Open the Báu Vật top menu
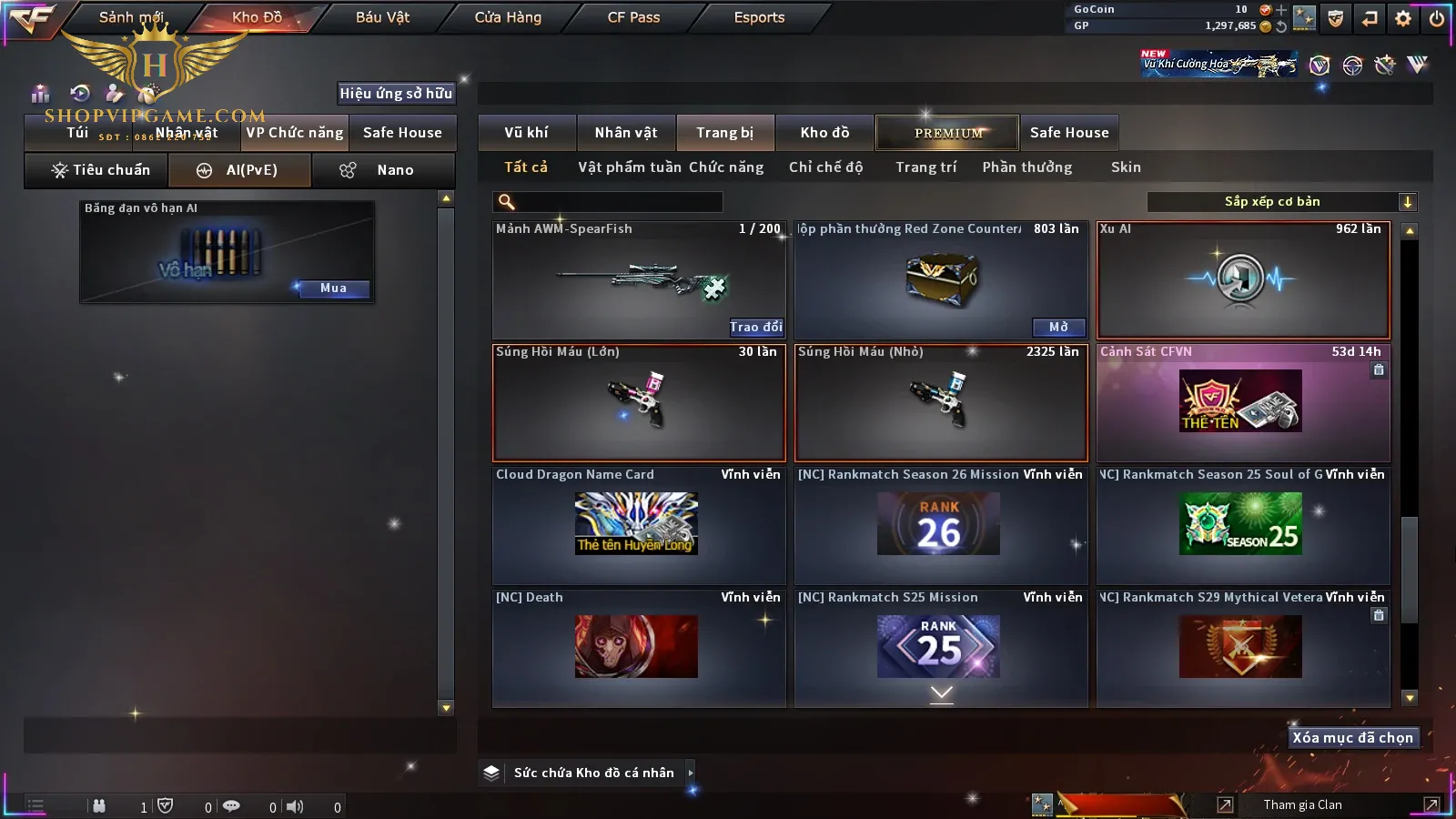This screenshot has height=819, width=1456. [x=382, y=17]
